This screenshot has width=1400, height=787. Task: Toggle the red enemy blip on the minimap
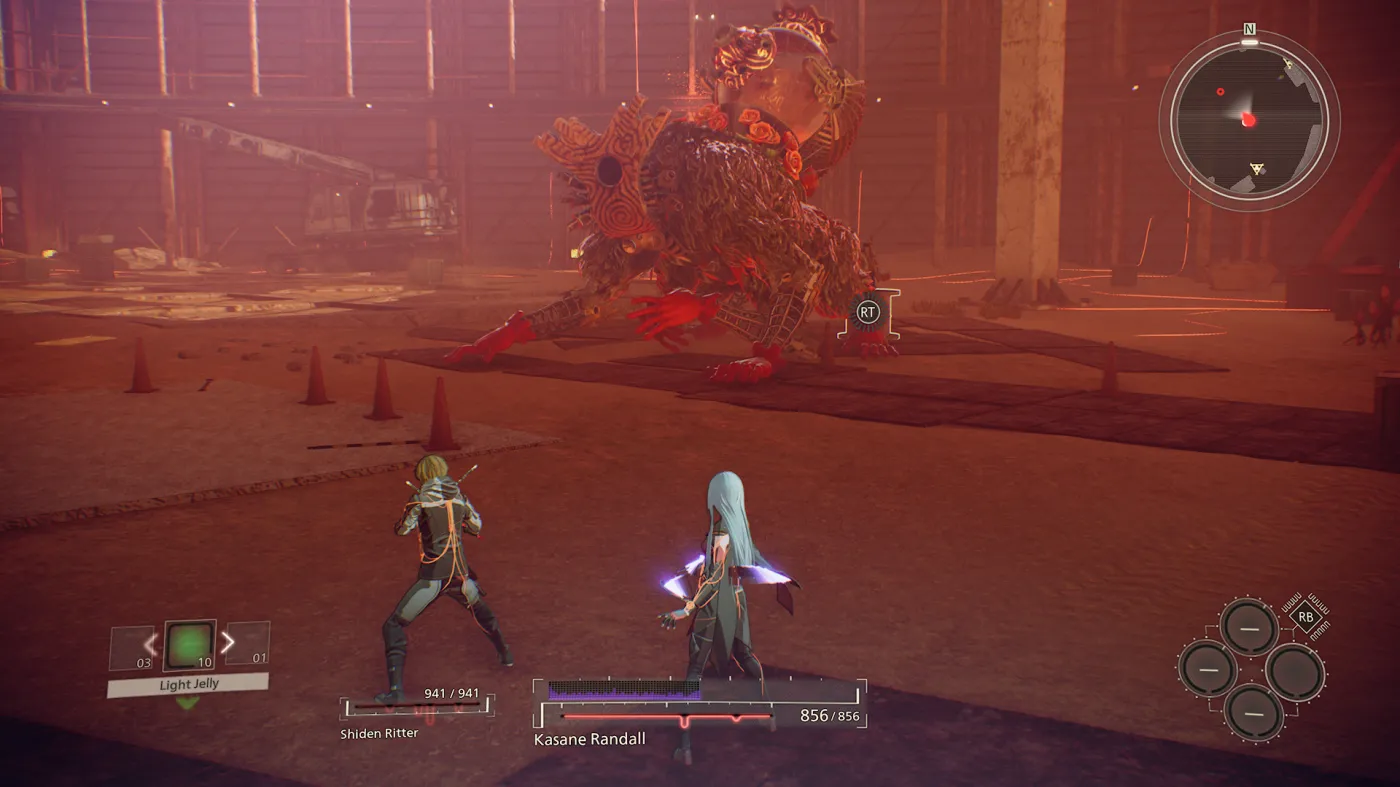tap(1218, 91)
